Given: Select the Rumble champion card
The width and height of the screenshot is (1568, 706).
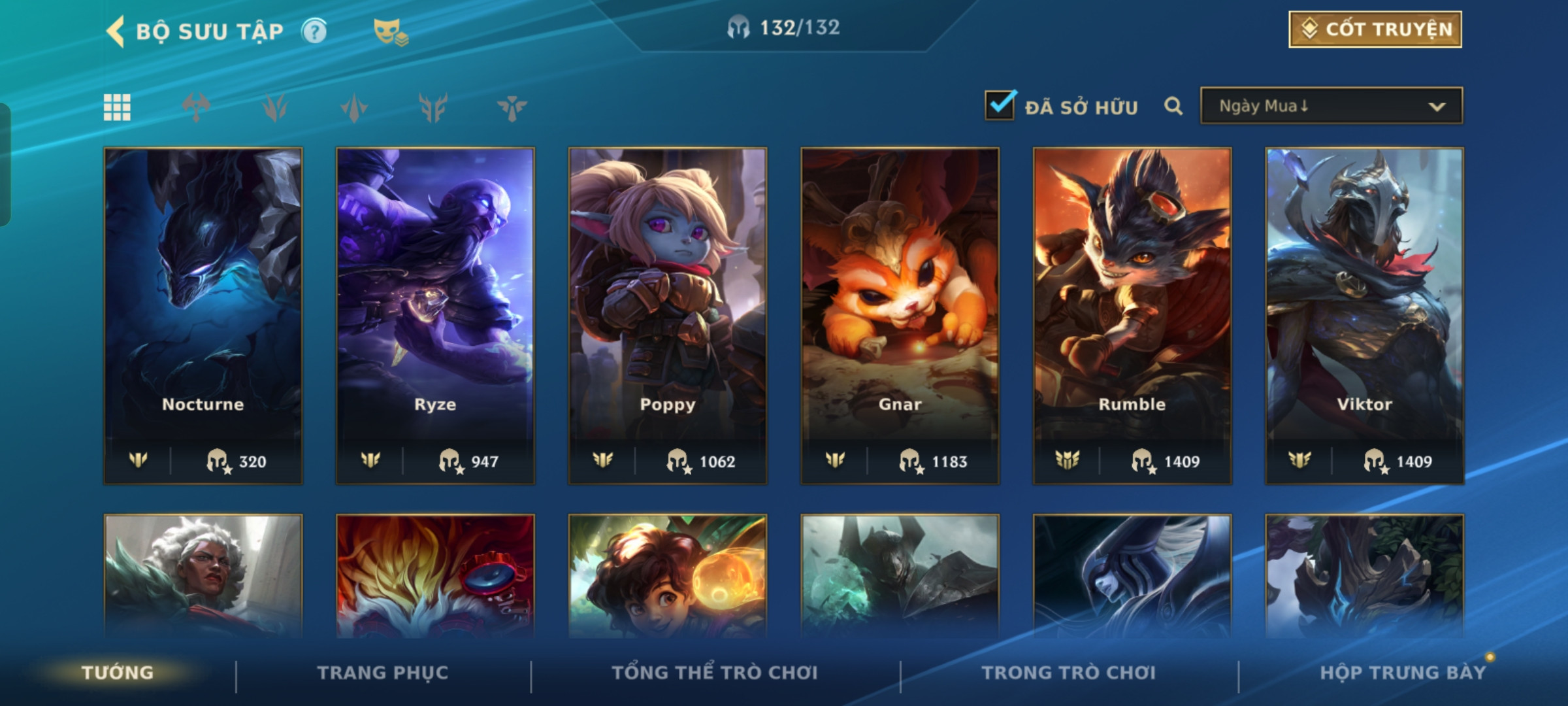Looking at the screenshot, I should [x=1132, y=315].
